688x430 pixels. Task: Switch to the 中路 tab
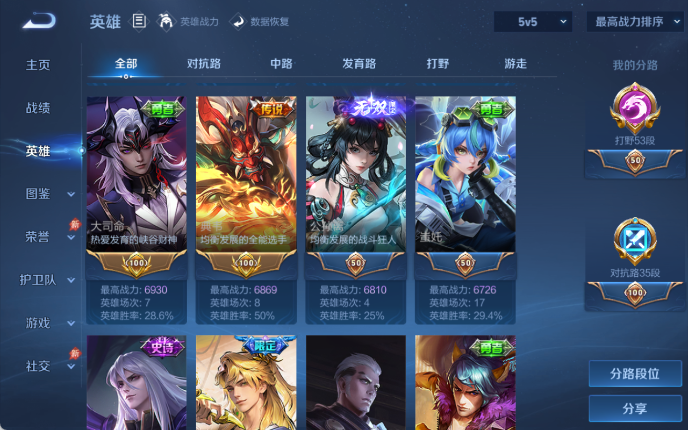281,64
